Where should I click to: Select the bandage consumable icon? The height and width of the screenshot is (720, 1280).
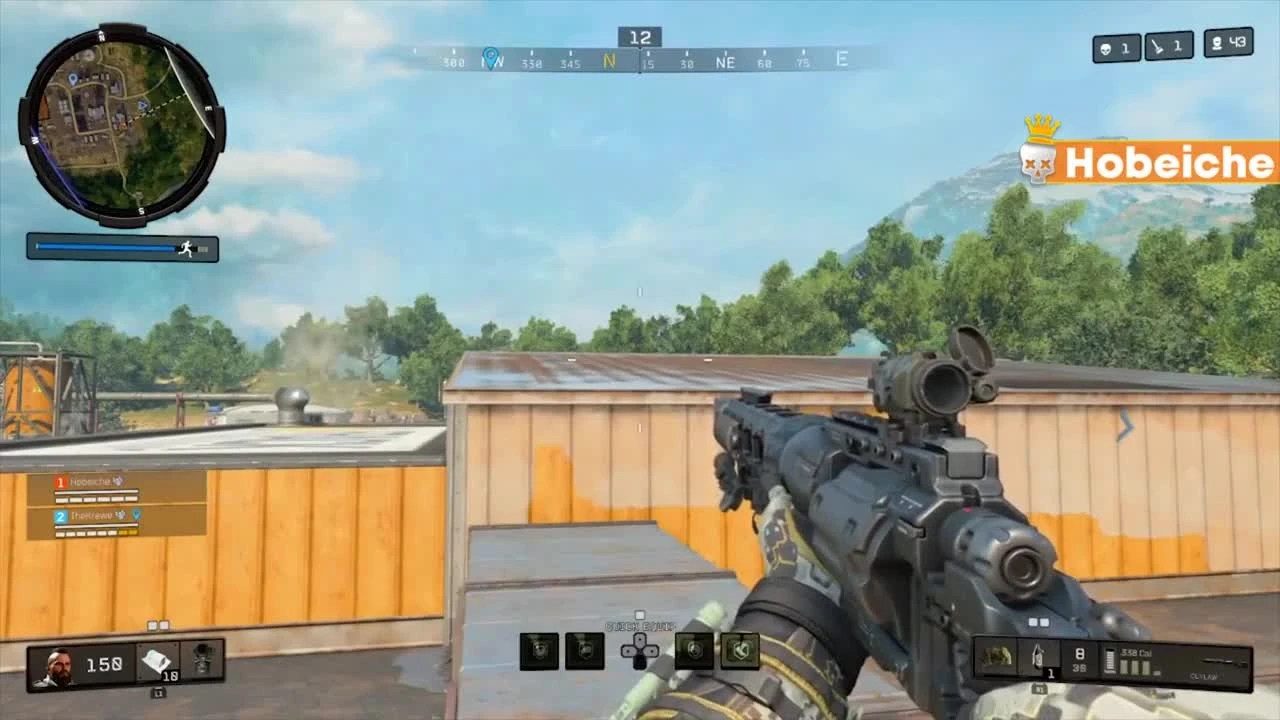(x=157, y=660)
